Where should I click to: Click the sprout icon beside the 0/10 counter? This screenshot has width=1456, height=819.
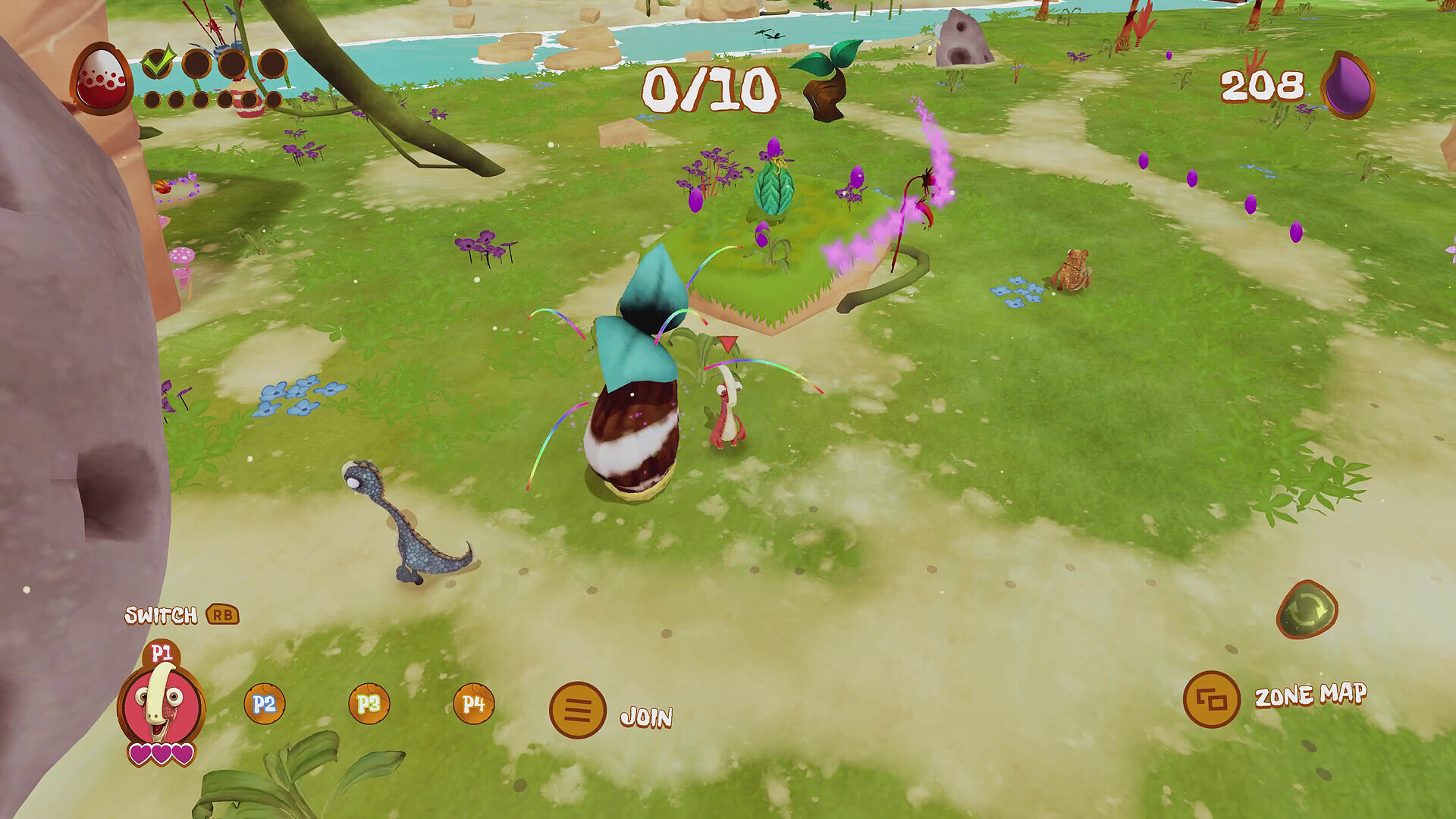[827, 80]
